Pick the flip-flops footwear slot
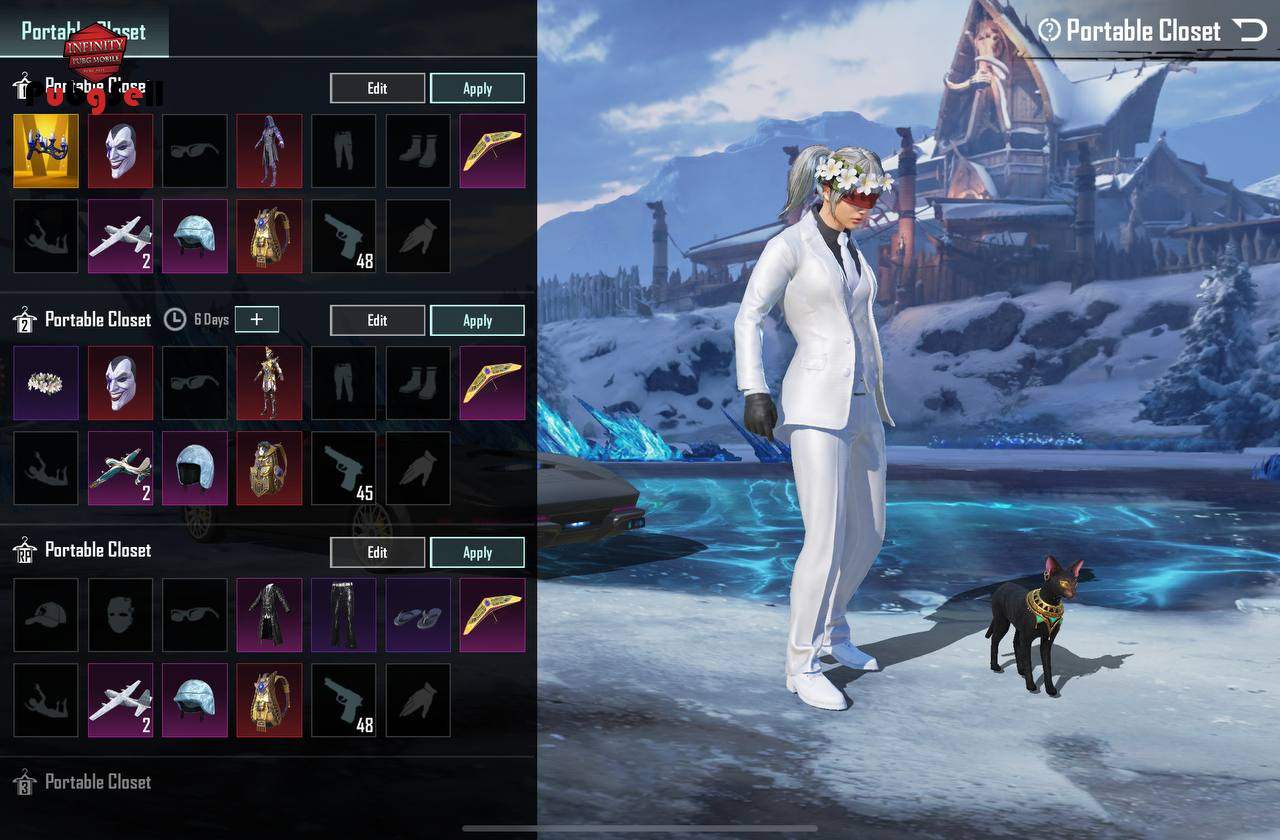 click(x=418, y=615)
